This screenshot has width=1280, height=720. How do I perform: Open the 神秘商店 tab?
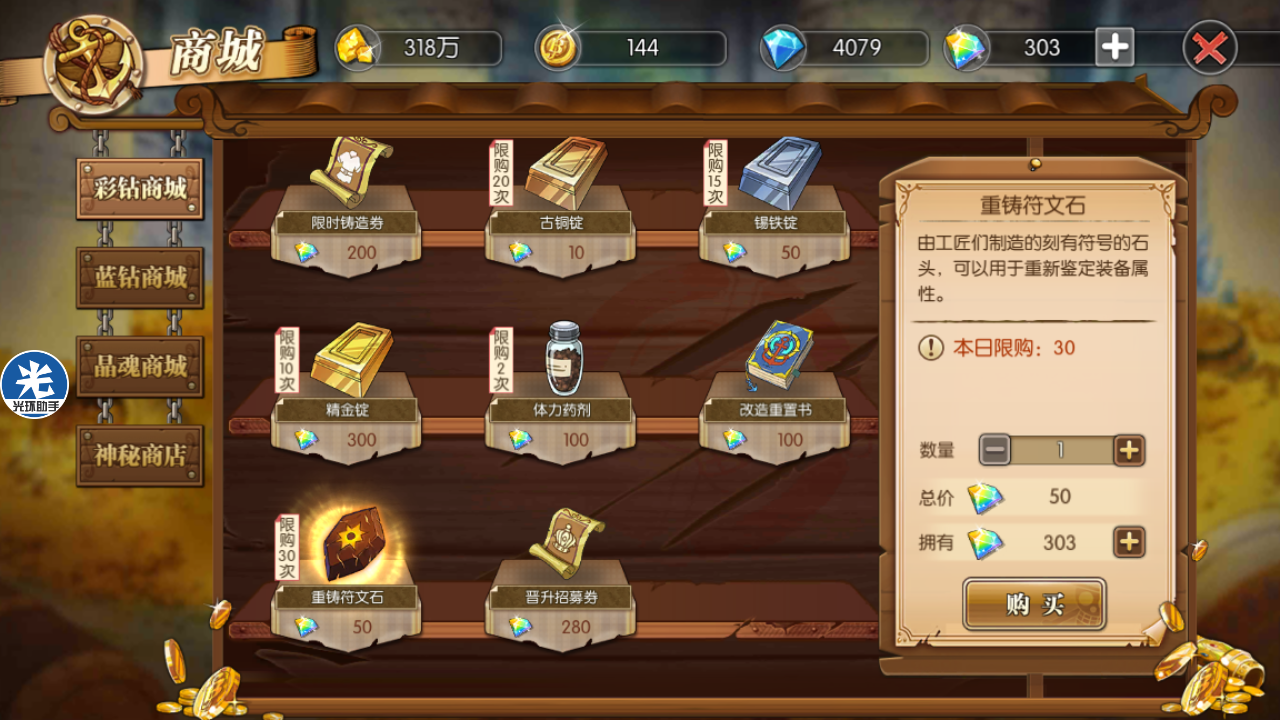tap(140, 455)
